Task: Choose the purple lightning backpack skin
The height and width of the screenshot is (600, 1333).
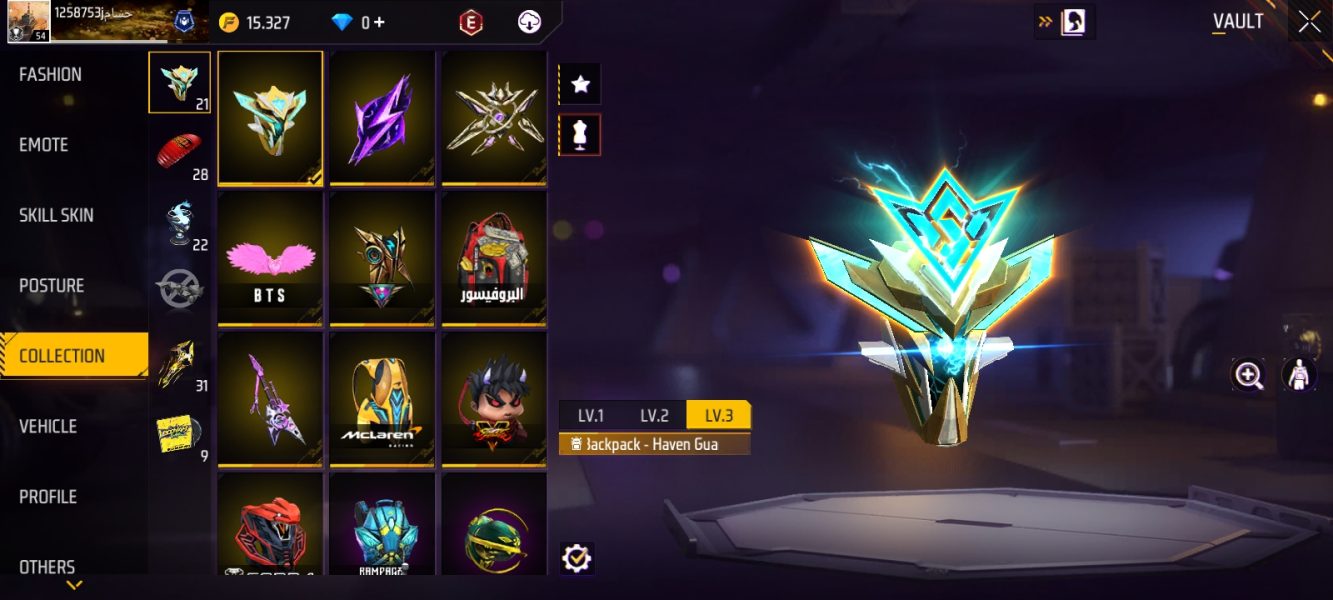Action: pos(382,118)
